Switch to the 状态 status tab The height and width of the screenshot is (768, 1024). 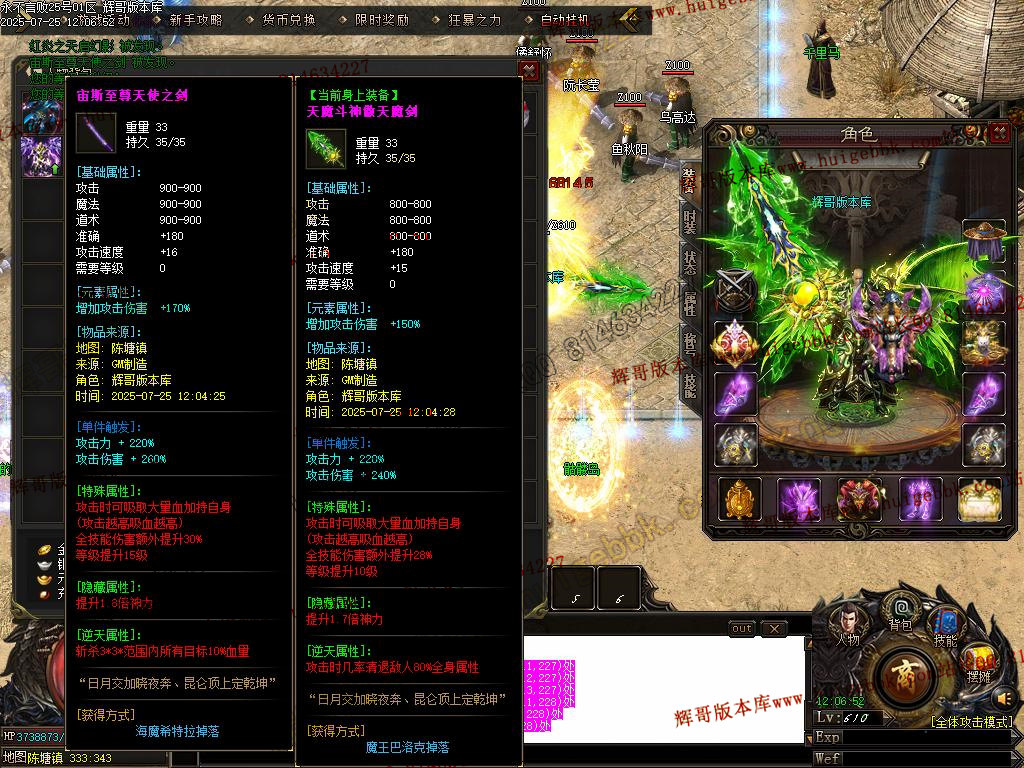point(690,263)
